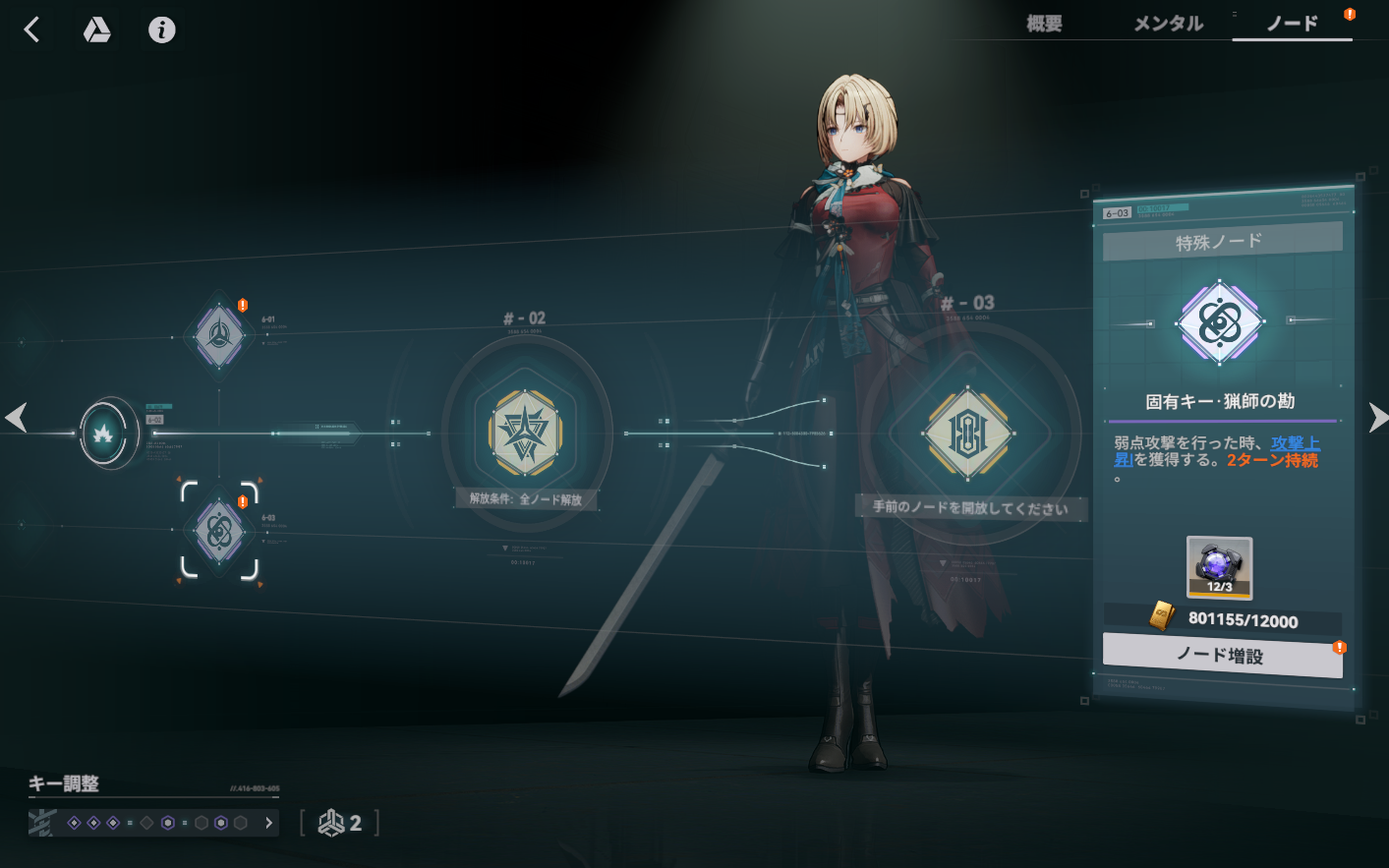Select the ノード tab
The height and width of the screenshot is (868, 1389).
[x=1292, y=24]
